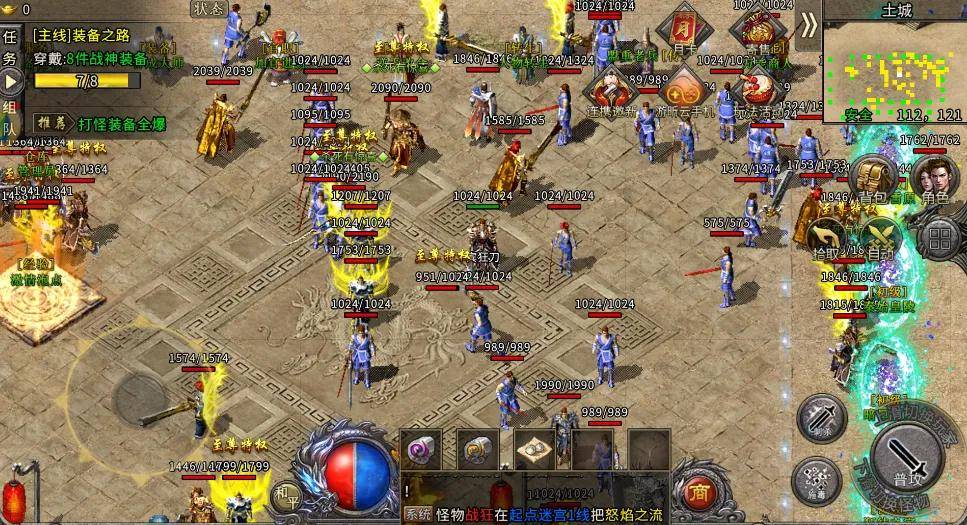Image resolution: width=967 pixels, height=525 pixels.
Task: Use the purple swirl scroll in hotbar
Action: [x=420, y=449]
